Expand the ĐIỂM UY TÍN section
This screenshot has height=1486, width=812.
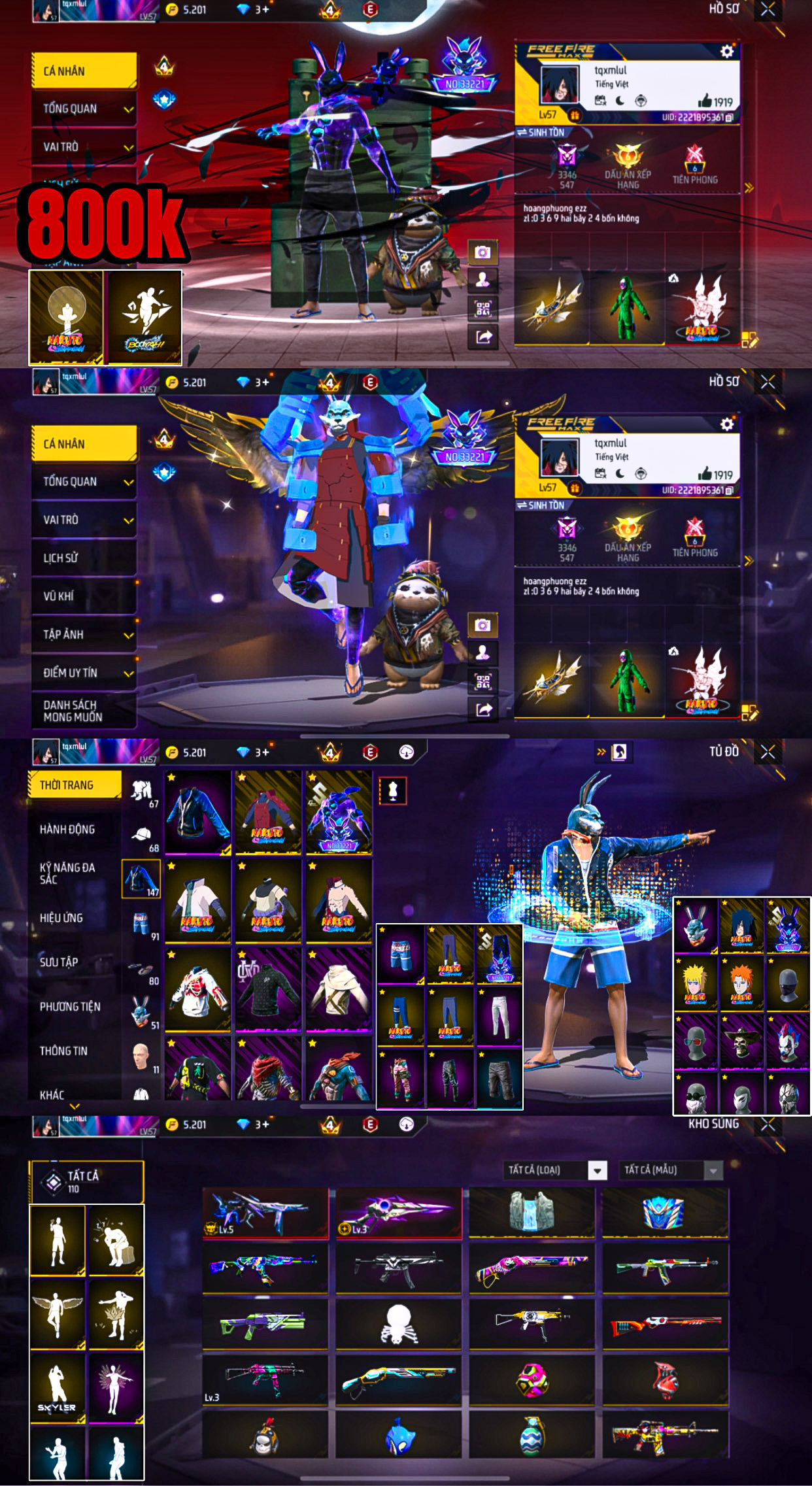83,672
